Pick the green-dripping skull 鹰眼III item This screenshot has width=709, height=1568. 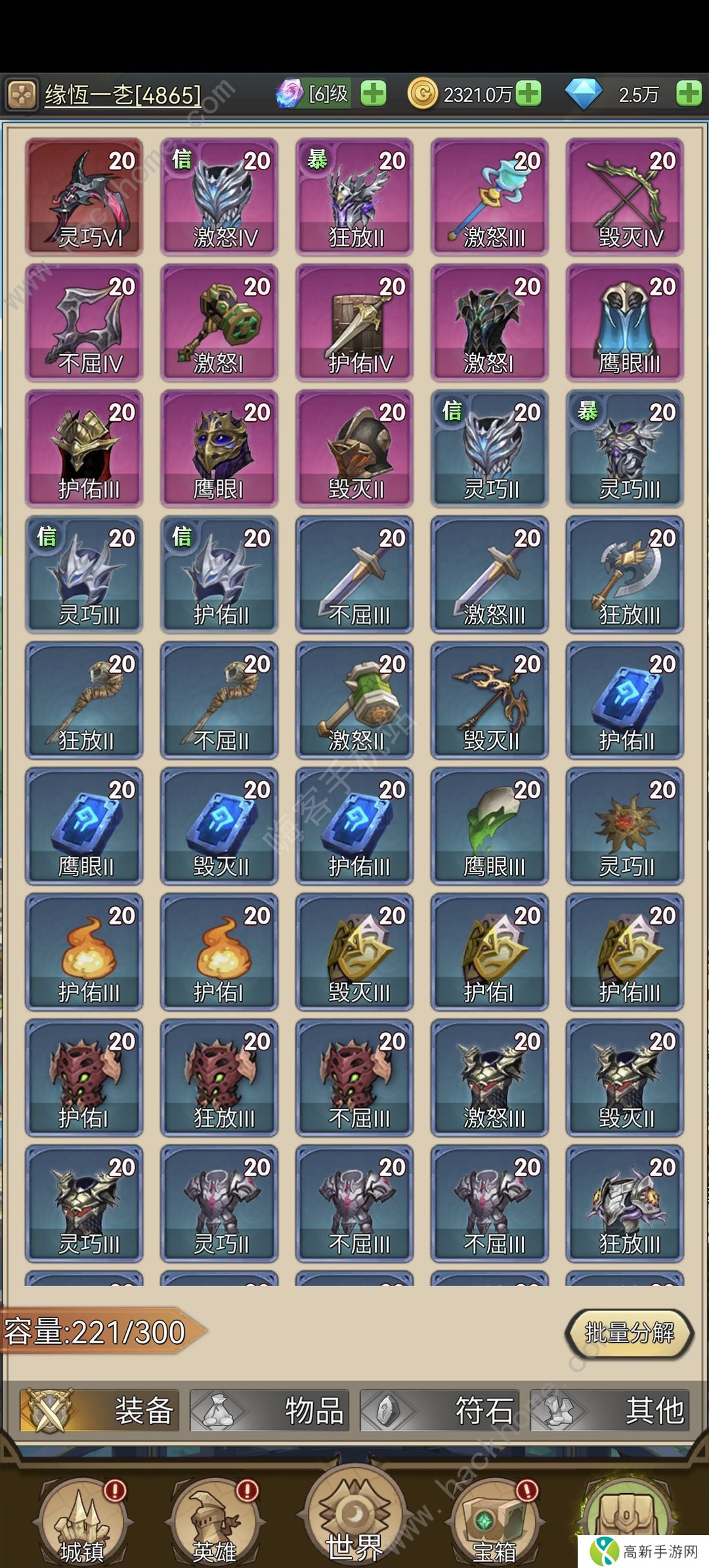pyautogui.click(x=490, y=826)
